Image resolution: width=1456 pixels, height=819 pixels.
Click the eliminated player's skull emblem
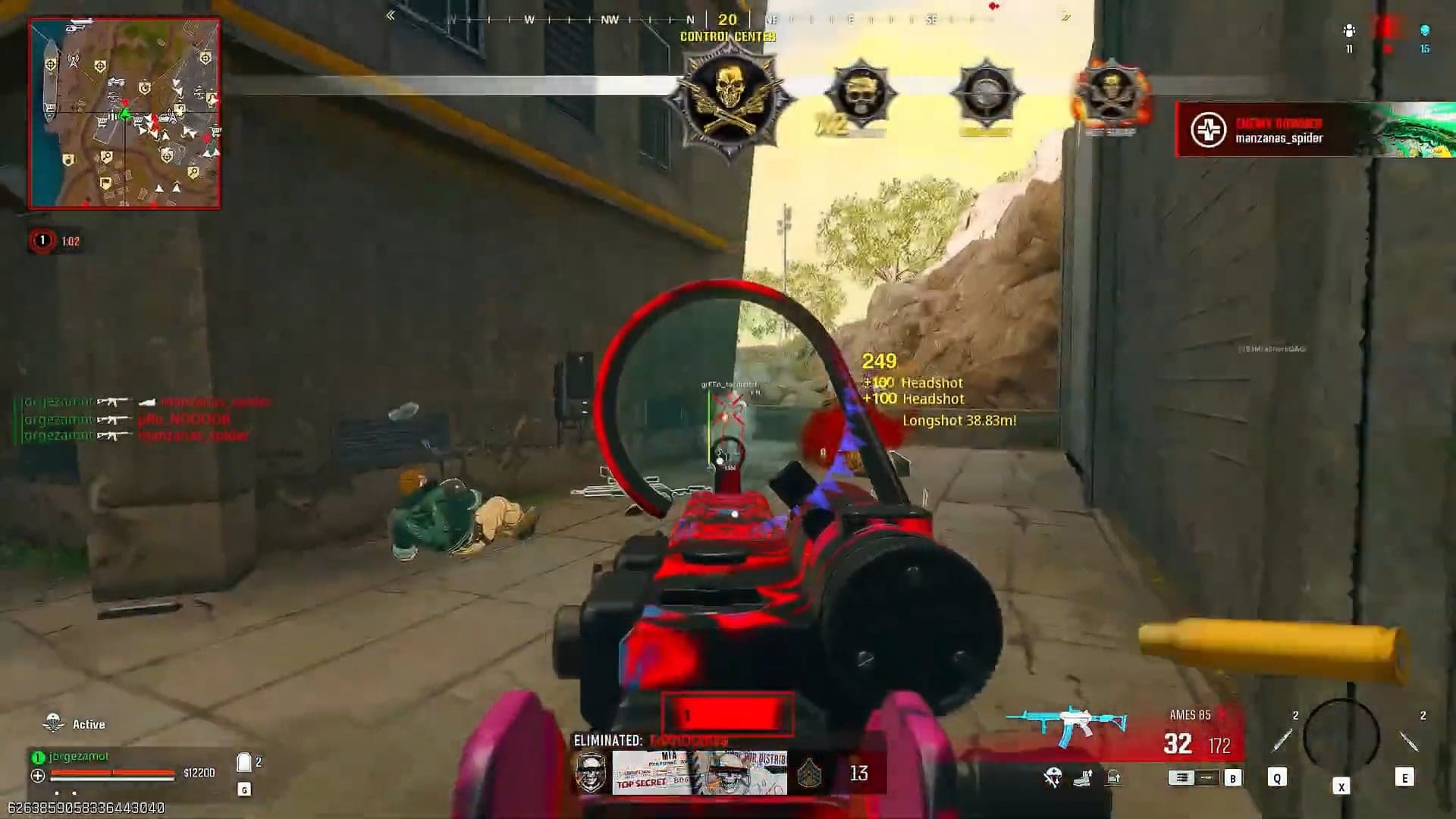(x=591, y=773)
